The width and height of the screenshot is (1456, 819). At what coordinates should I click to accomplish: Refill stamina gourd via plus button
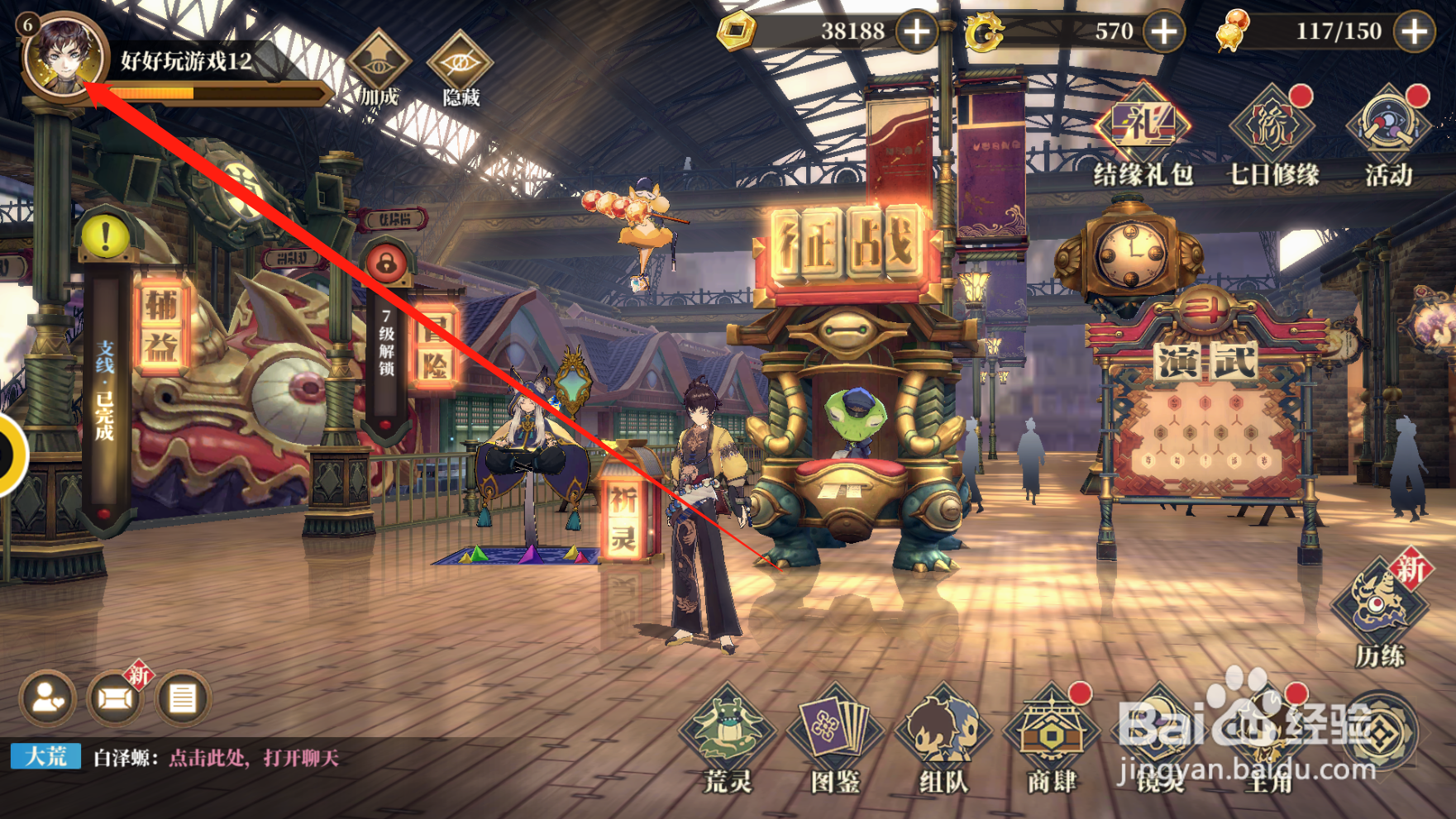tap(1414, 31)
